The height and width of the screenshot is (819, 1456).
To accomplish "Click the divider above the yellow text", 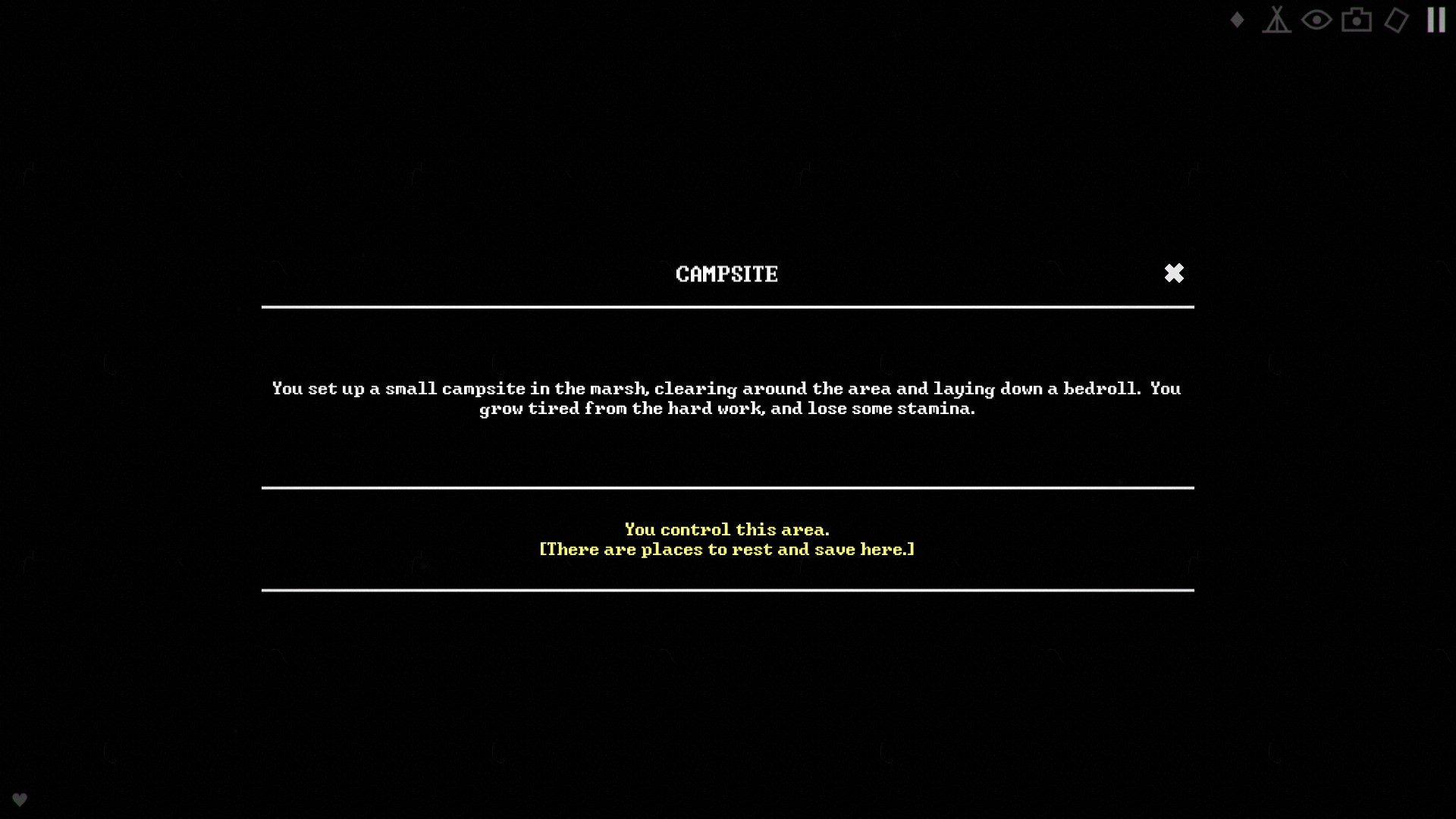I will [x=727, y=489].
